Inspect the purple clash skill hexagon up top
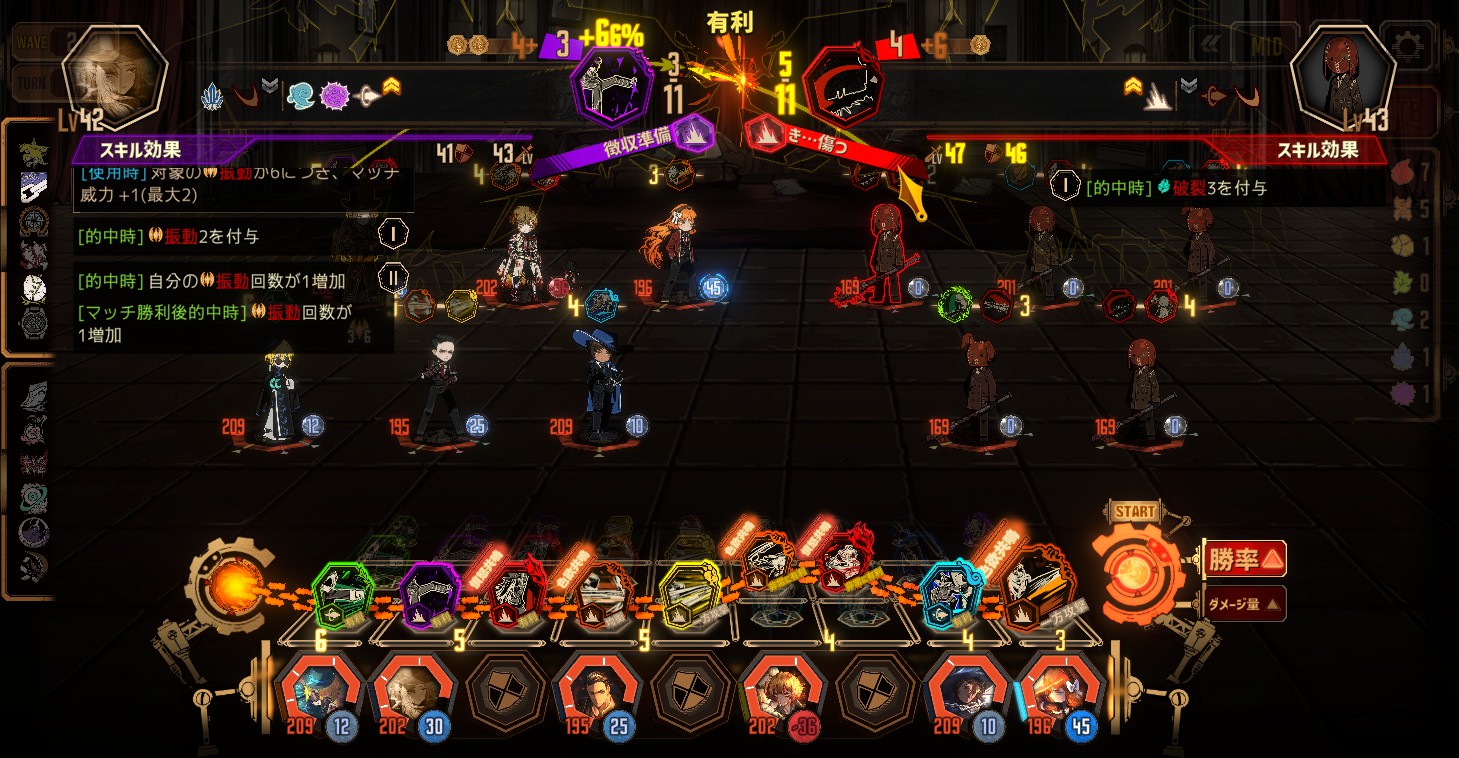 [x=611, y=84]
